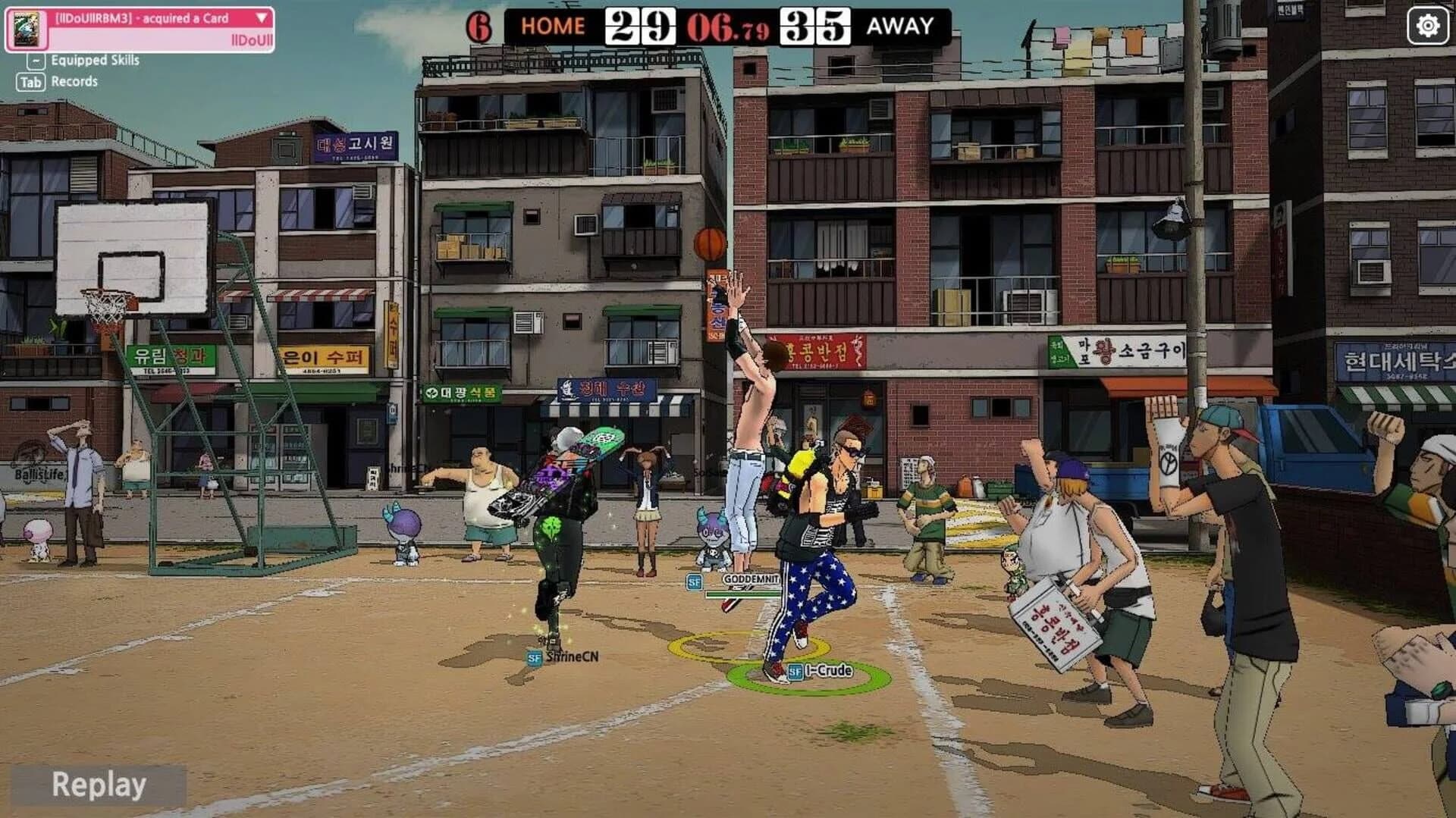Select the AWAY team label on the scoreboard
Screen dimensions: 1456x818
click(901, 25)
